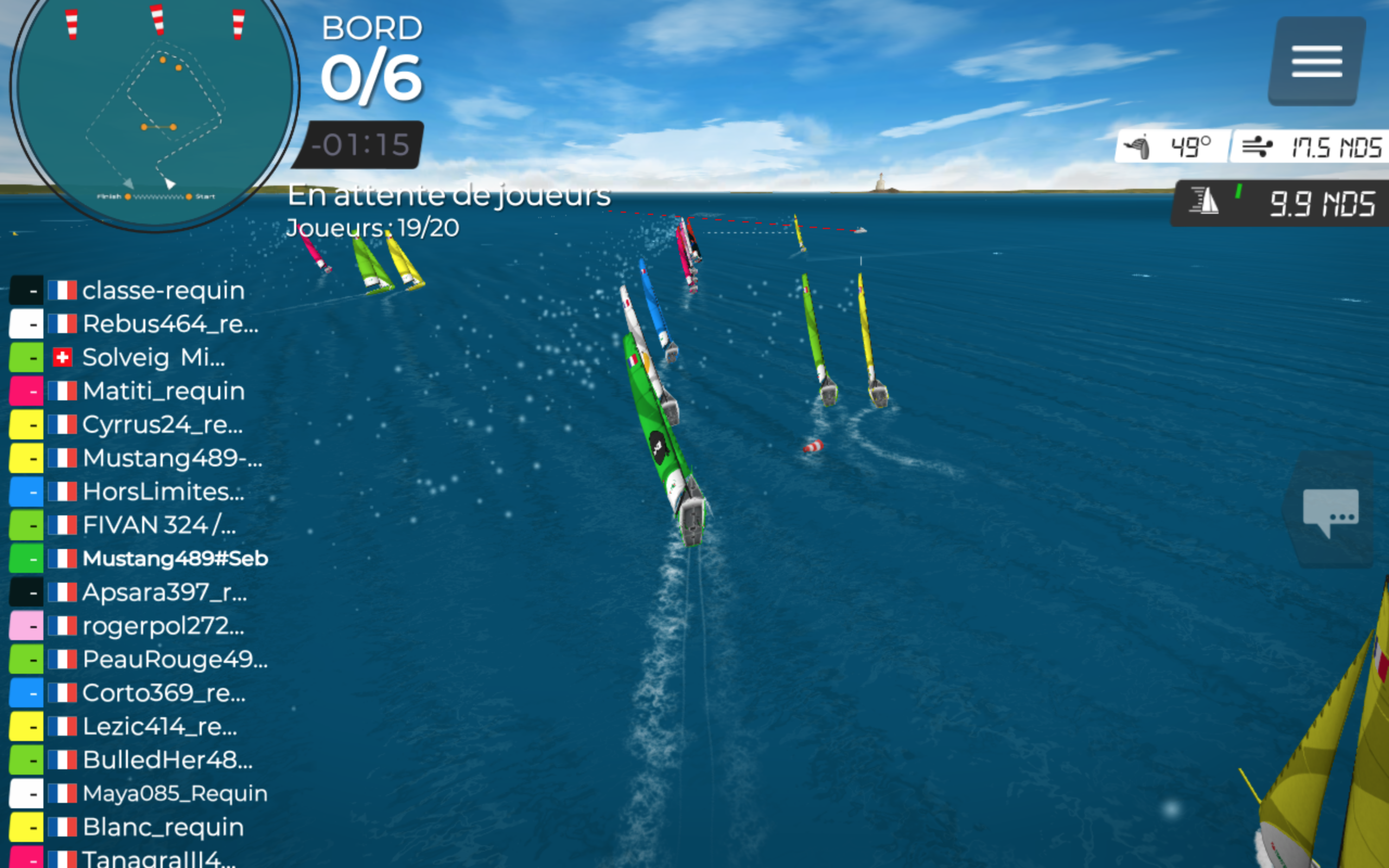Open the hamburger menu
The image size is (1389, 868).
(x=1316, y=61)
